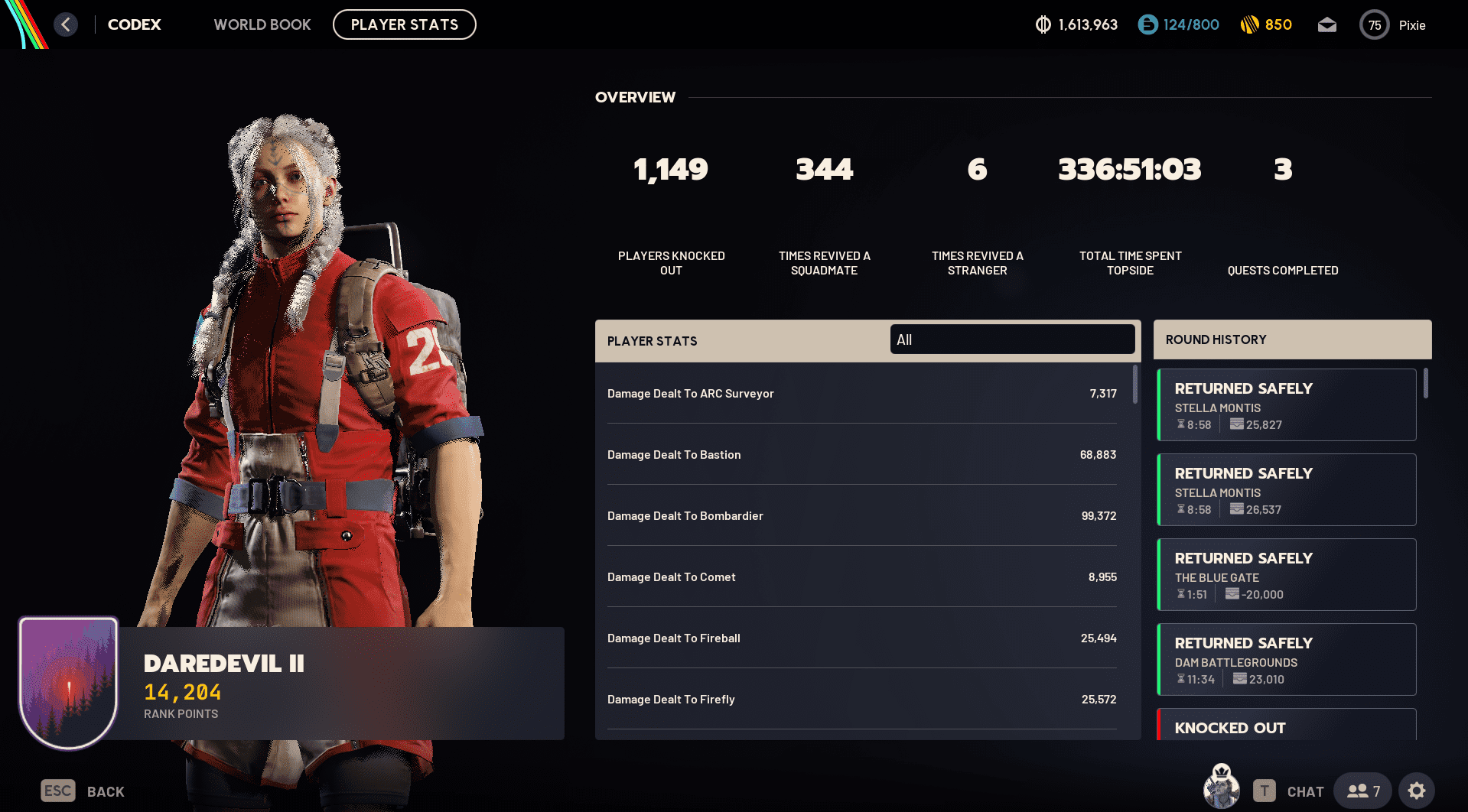
Task: Click The Blue Gate round with -20,000
Action: click(x=1286, y=574)
